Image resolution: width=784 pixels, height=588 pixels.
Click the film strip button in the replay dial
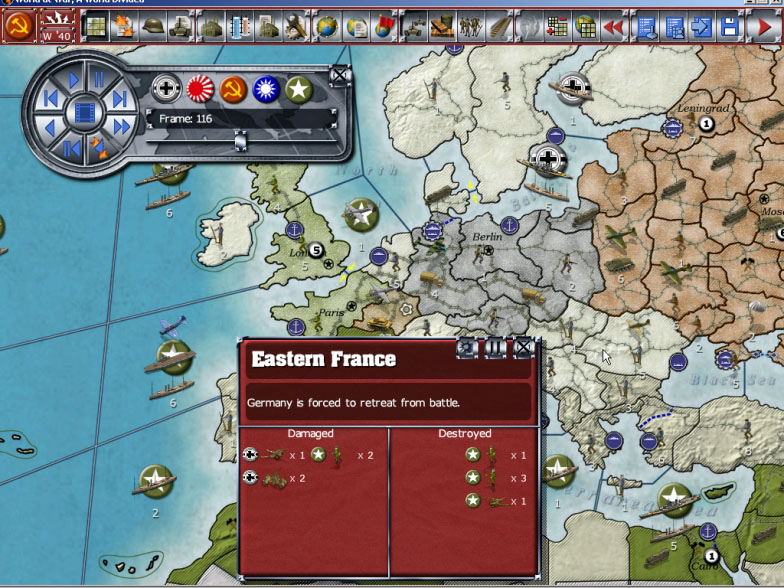click(85, 113)
